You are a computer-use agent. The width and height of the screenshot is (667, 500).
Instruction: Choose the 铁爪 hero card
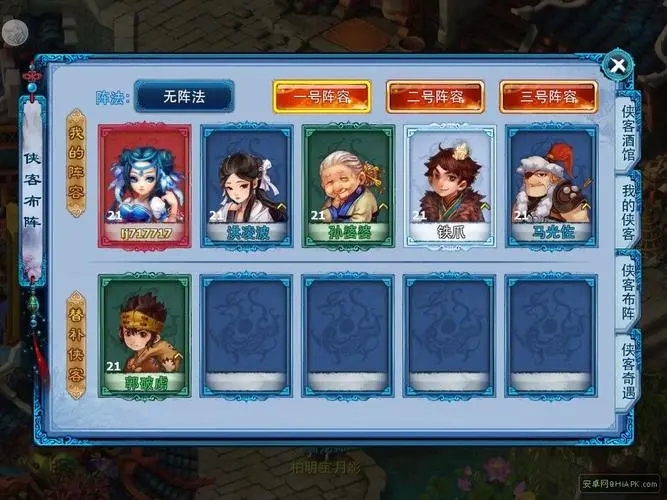(449, 186)
